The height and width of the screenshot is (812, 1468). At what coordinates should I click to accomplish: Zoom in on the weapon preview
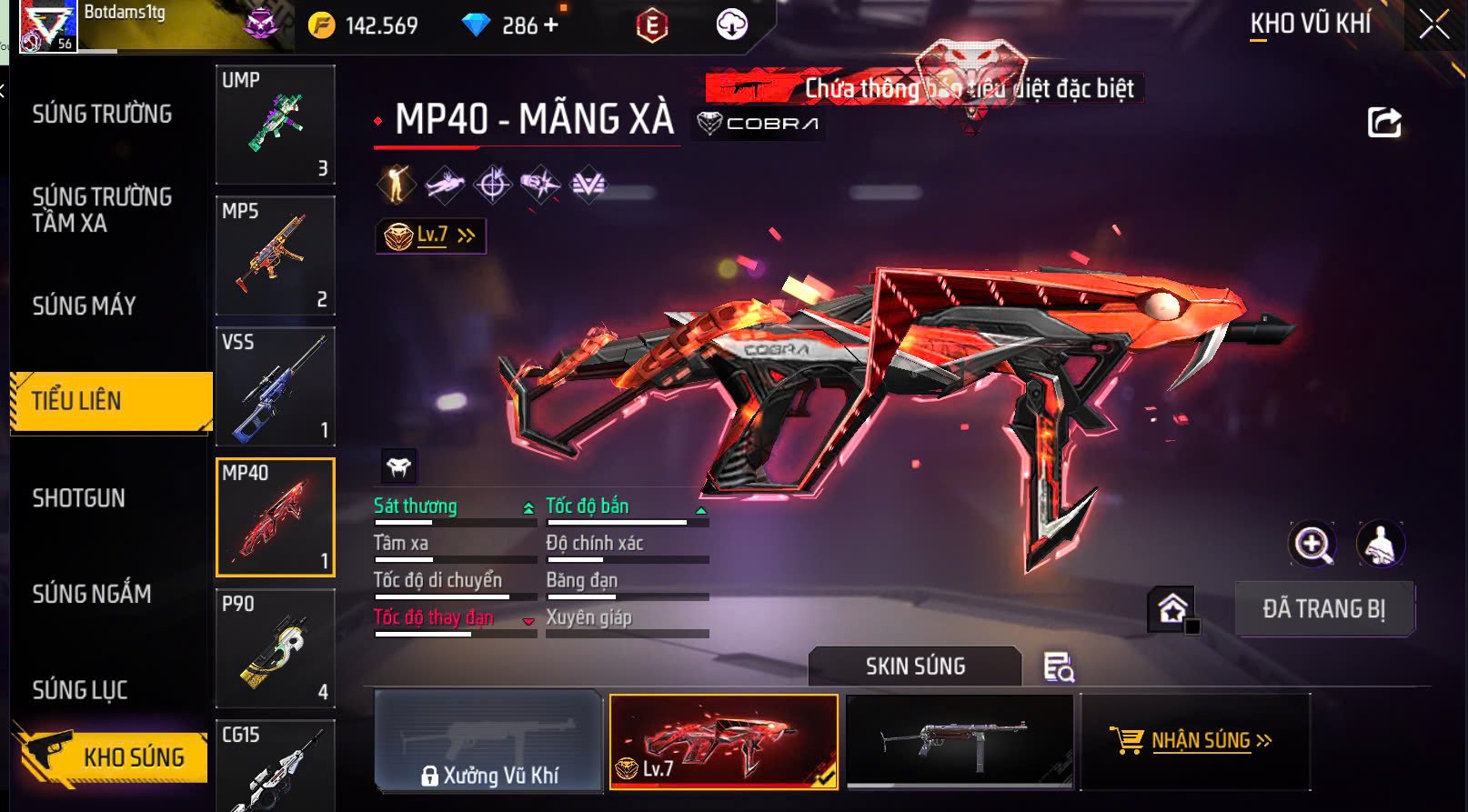tap(1312, 545)
